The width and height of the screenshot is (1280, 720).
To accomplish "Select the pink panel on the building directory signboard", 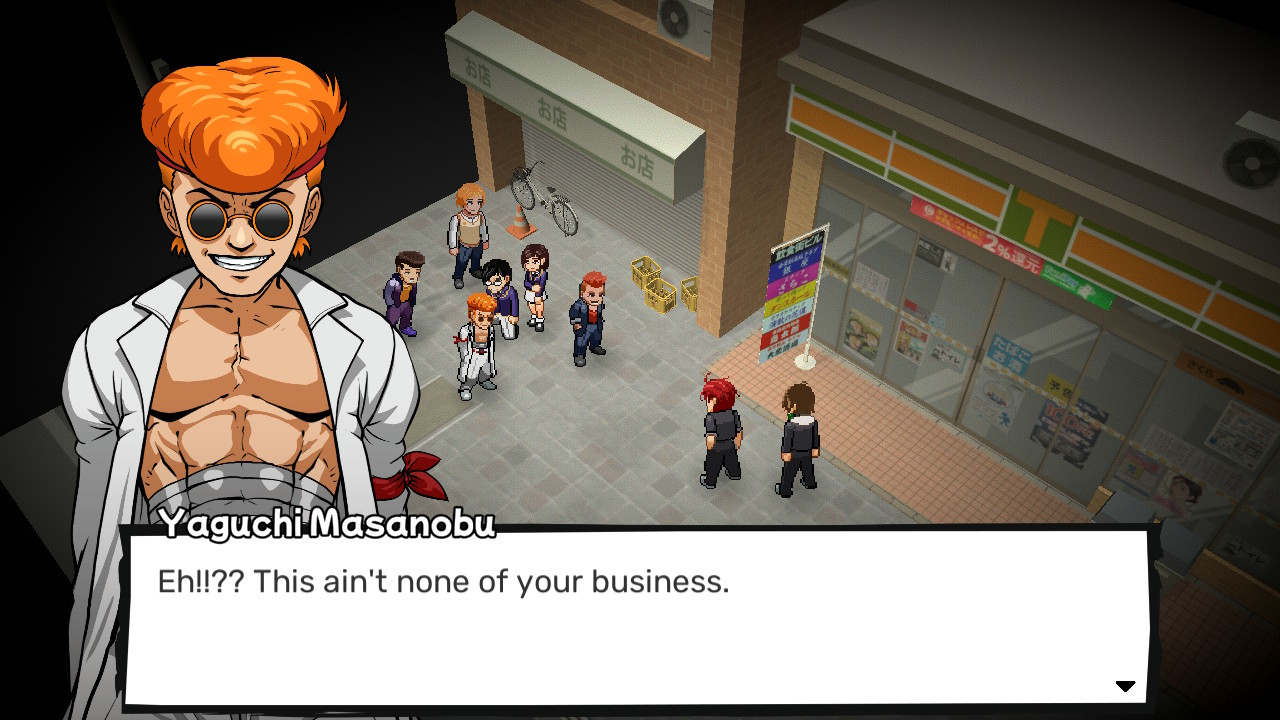I will 789,282.
